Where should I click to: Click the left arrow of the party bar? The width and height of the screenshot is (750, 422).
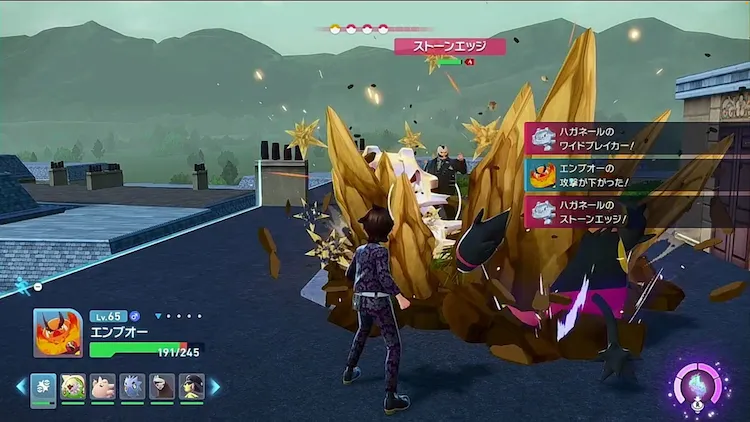pos(20,386)
